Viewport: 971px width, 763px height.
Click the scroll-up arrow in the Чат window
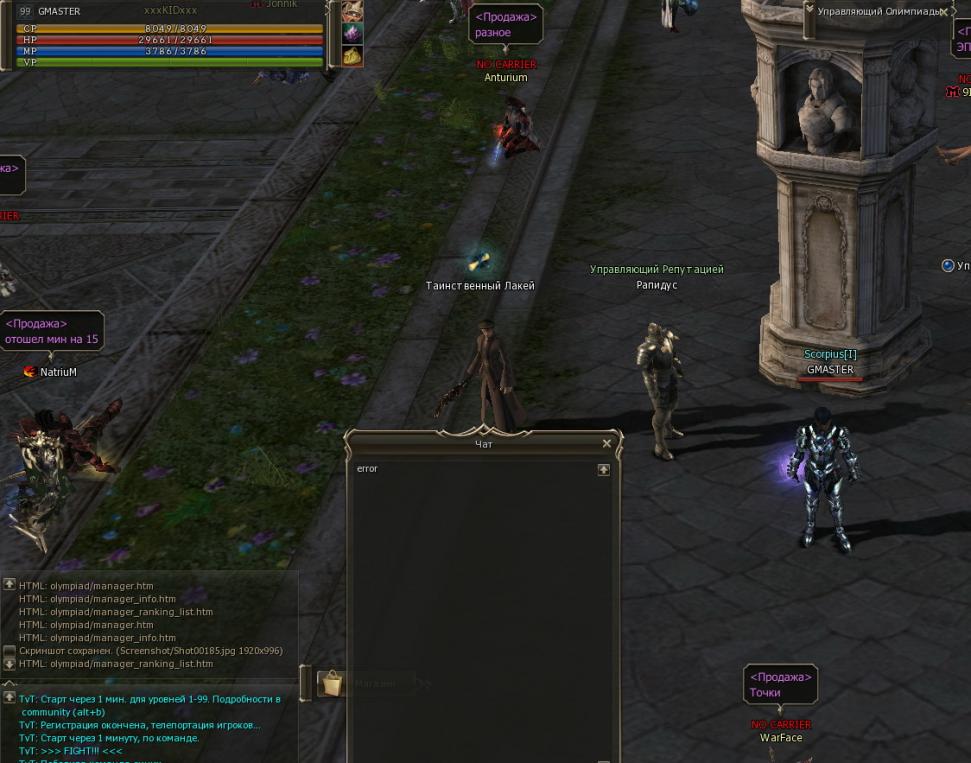[x=603, y=469]
